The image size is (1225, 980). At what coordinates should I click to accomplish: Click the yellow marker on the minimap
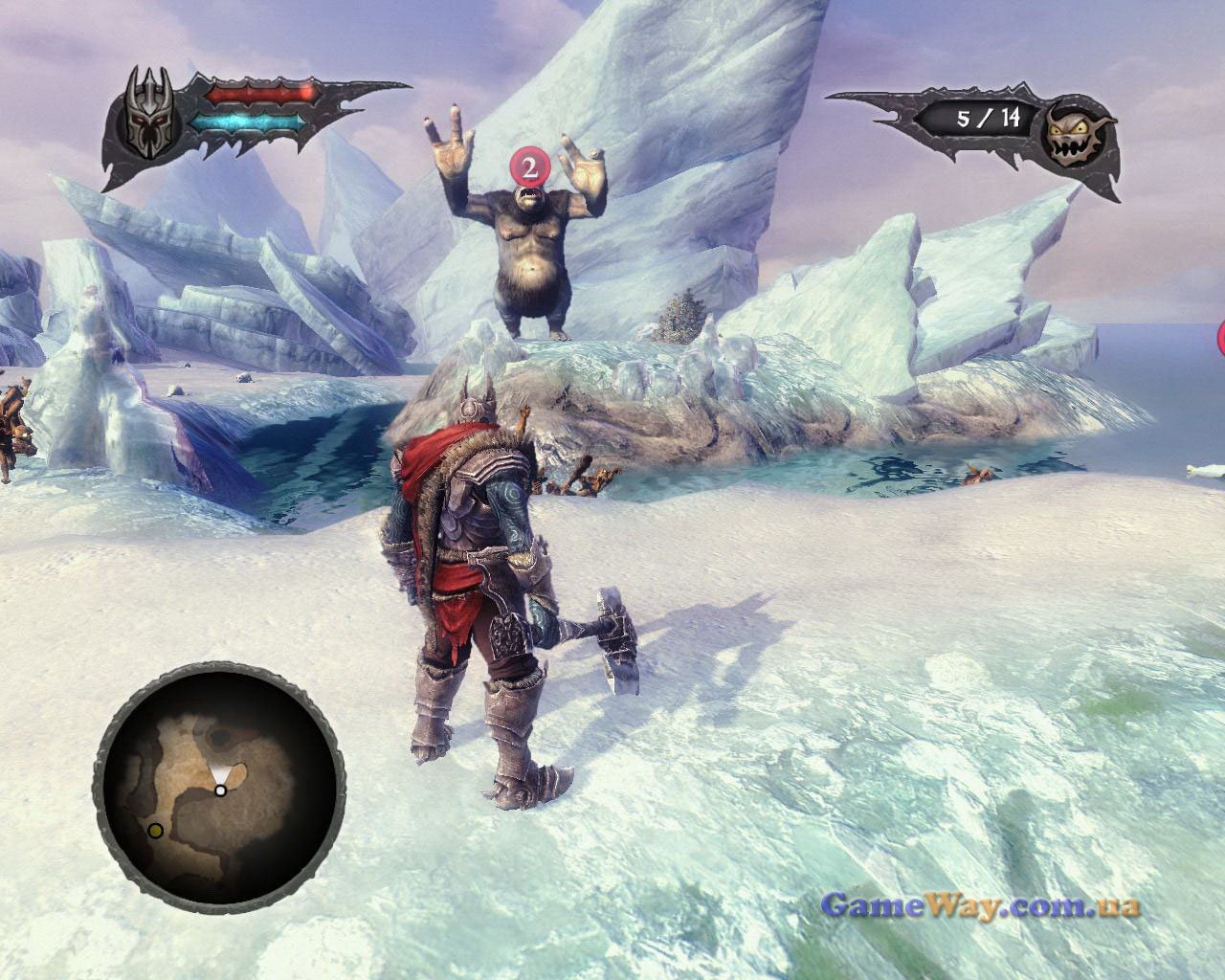click(155, 829)
